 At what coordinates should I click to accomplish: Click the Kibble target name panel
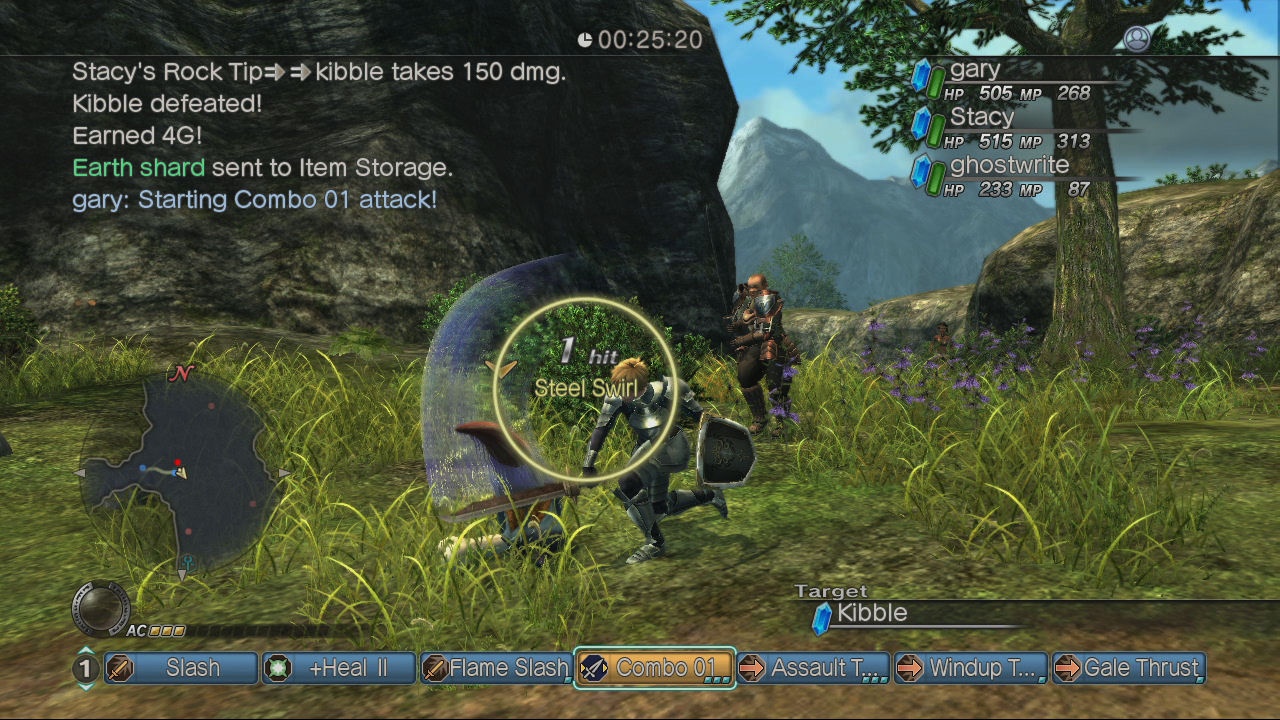(872, 614)
